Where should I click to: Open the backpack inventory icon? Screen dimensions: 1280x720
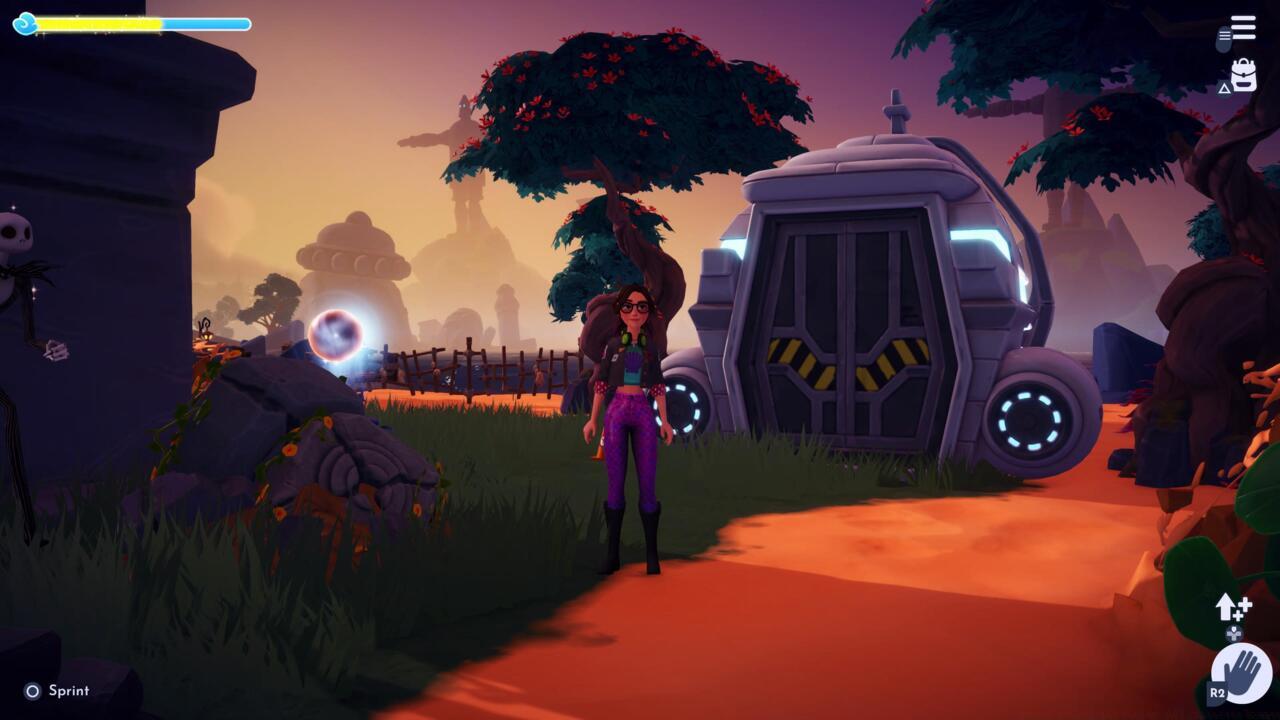pos(1244,73)
